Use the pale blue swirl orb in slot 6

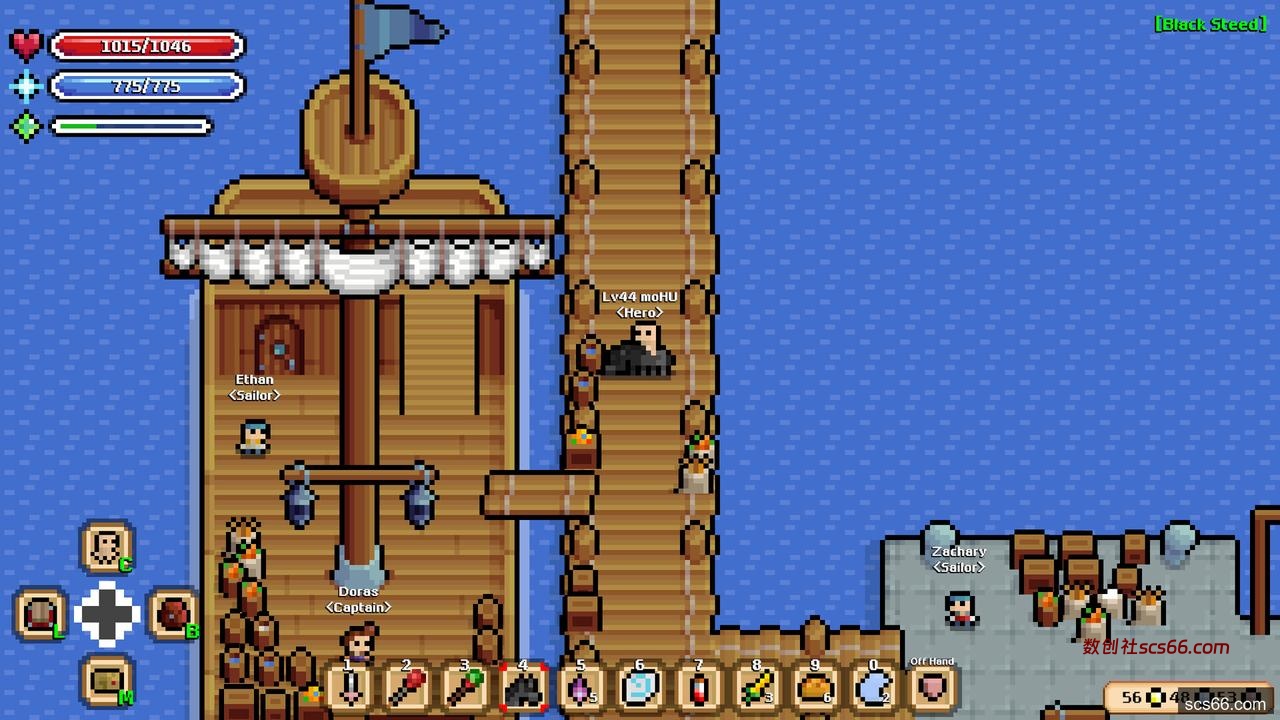(640, 687)
